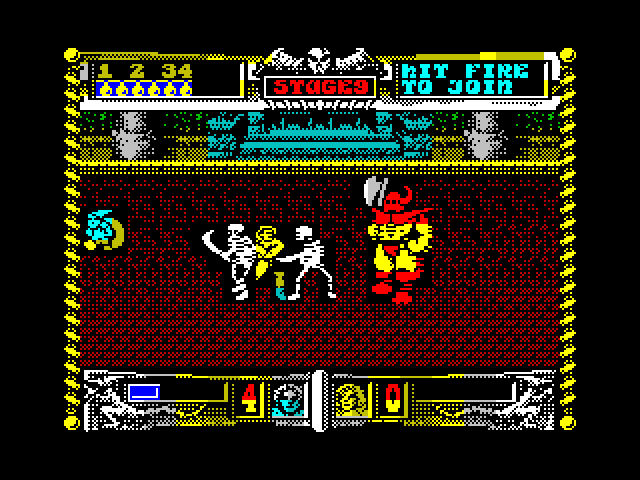Click player two's yellow face portrait
Viewport: 640px width, 480px height.
[x=350, y=399]
